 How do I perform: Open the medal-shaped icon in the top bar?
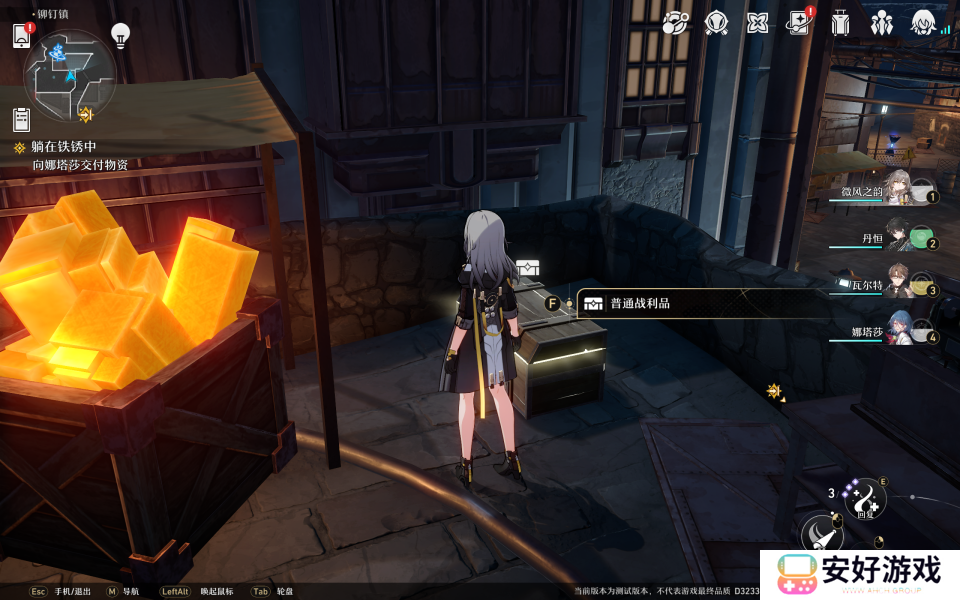tap(716, 22)
